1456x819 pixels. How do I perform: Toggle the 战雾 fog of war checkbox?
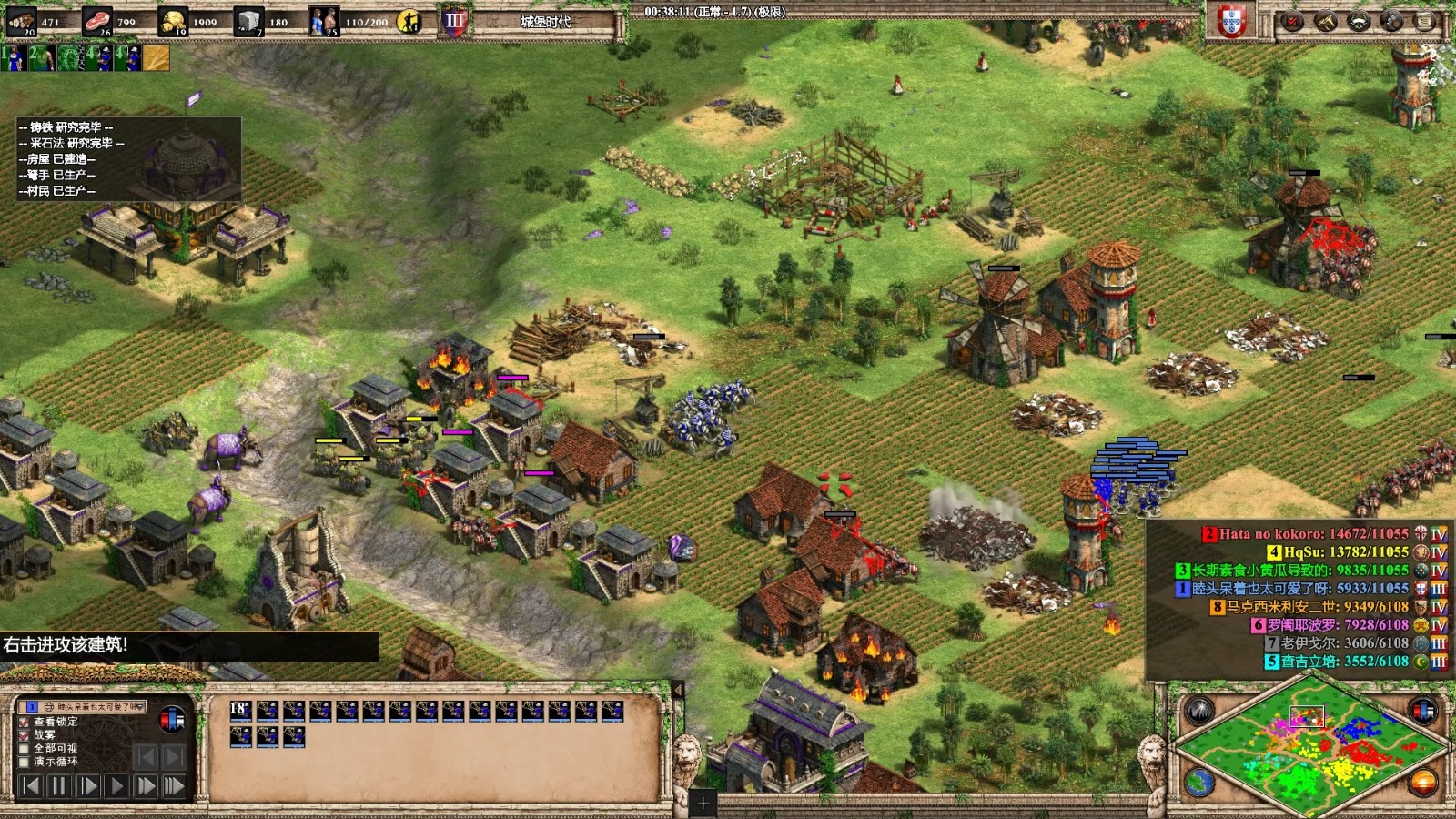click(25, 734)
